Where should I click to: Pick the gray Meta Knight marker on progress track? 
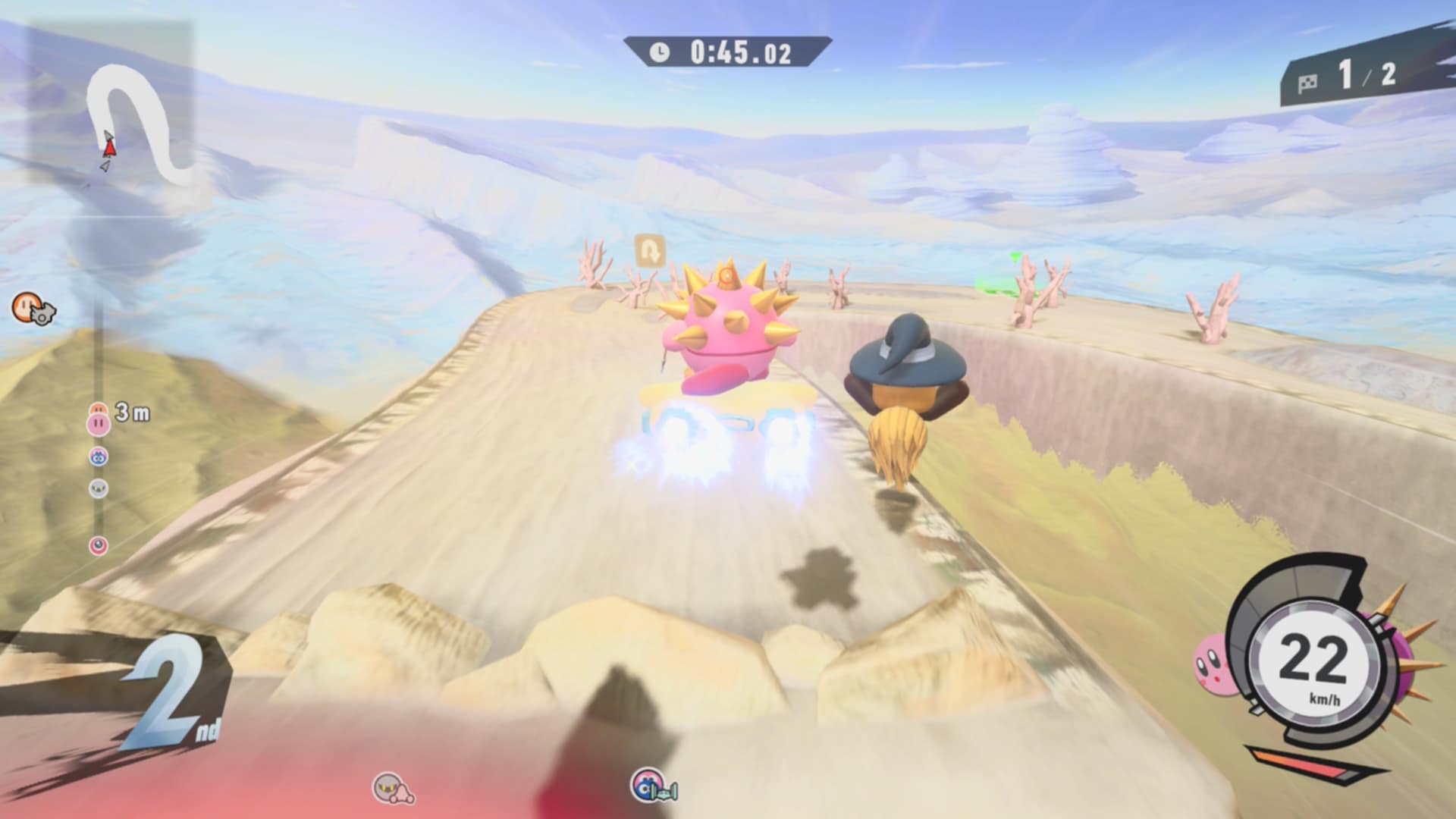[x=99, y=488]
